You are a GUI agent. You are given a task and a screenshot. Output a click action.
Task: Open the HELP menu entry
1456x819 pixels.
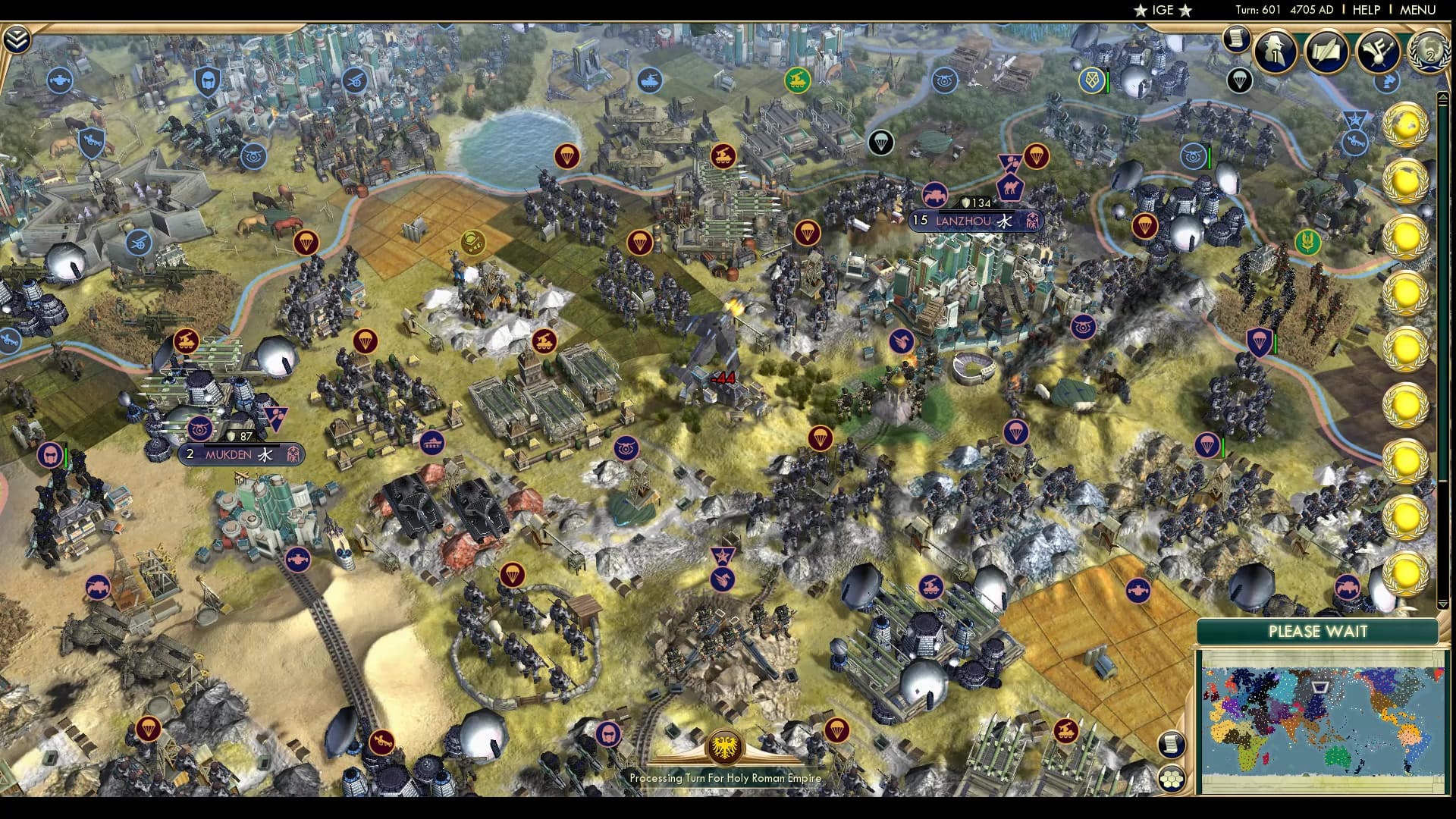(x=1366, y=10)
